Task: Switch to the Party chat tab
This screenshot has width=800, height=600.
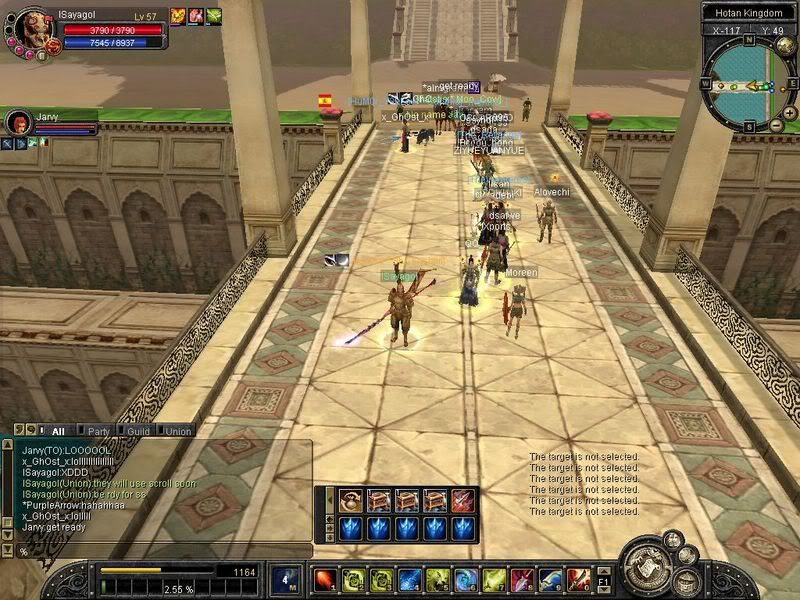Action: coord(99,431)
